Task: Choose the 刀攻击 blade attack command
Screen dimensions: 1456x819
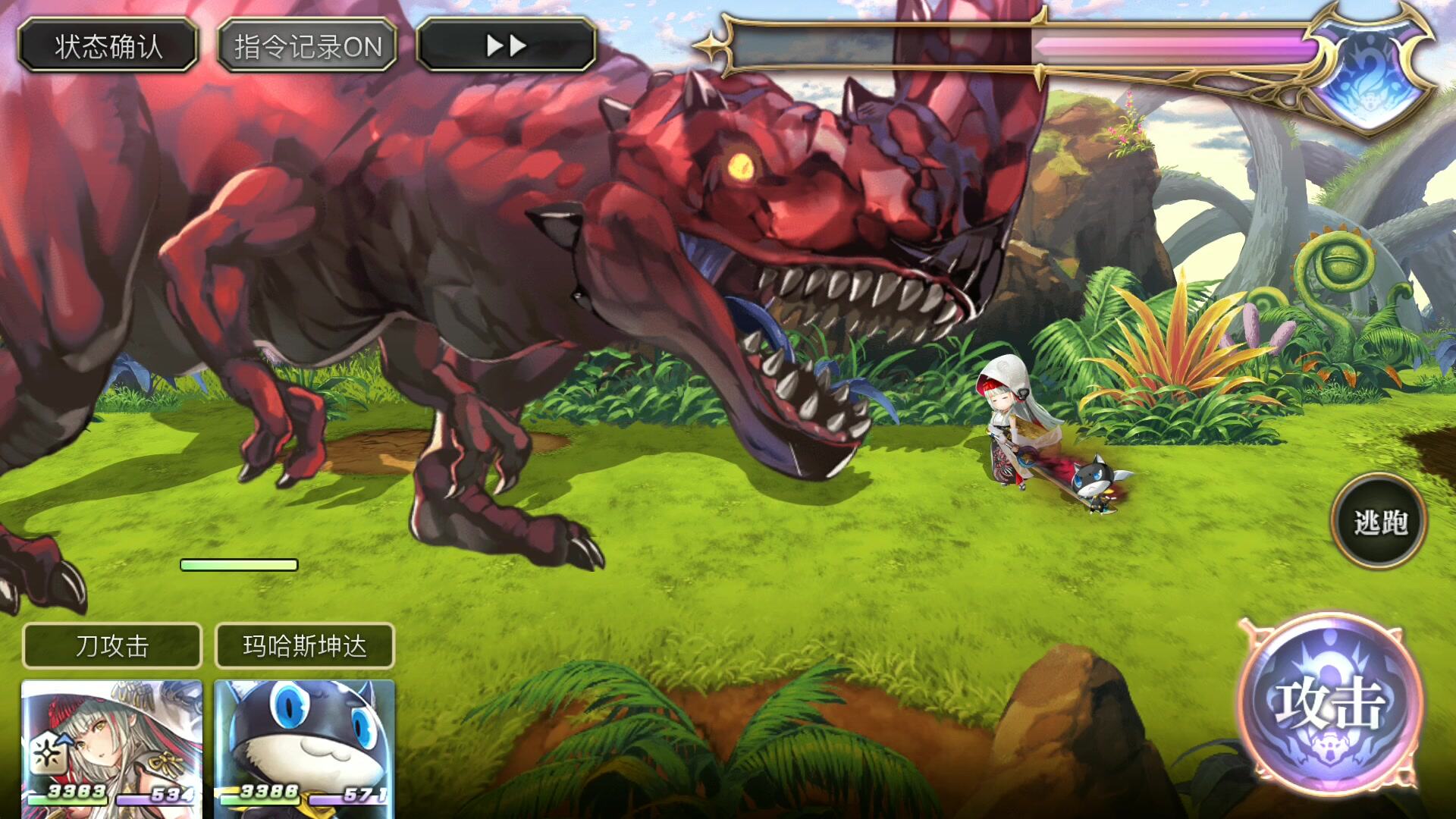Action: (112, 646)
